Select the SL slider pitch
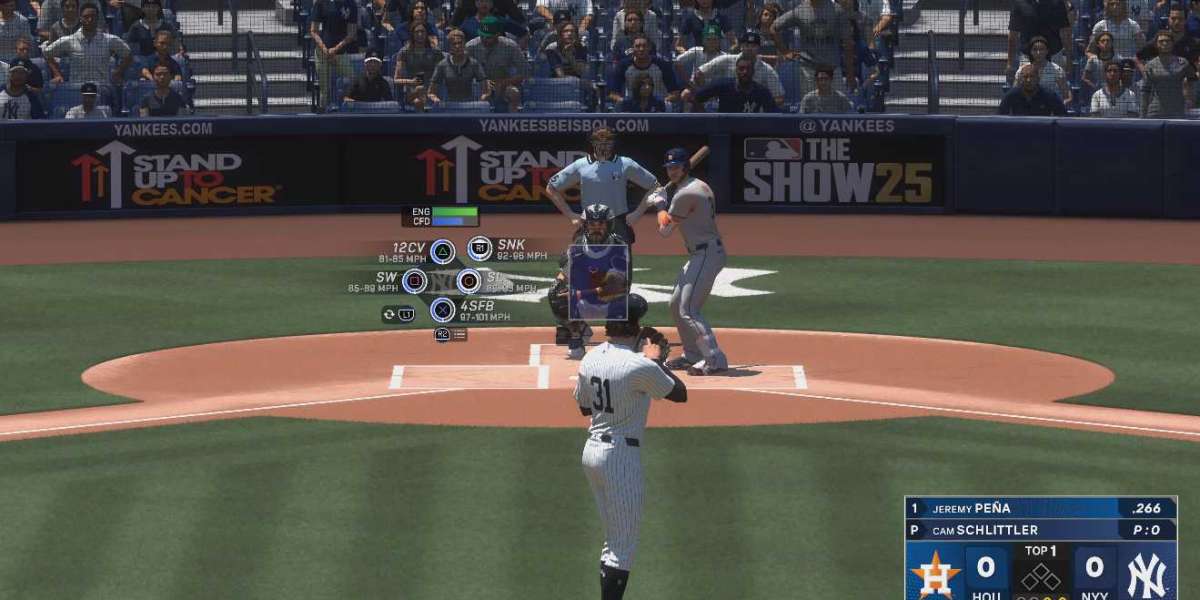 468,281
